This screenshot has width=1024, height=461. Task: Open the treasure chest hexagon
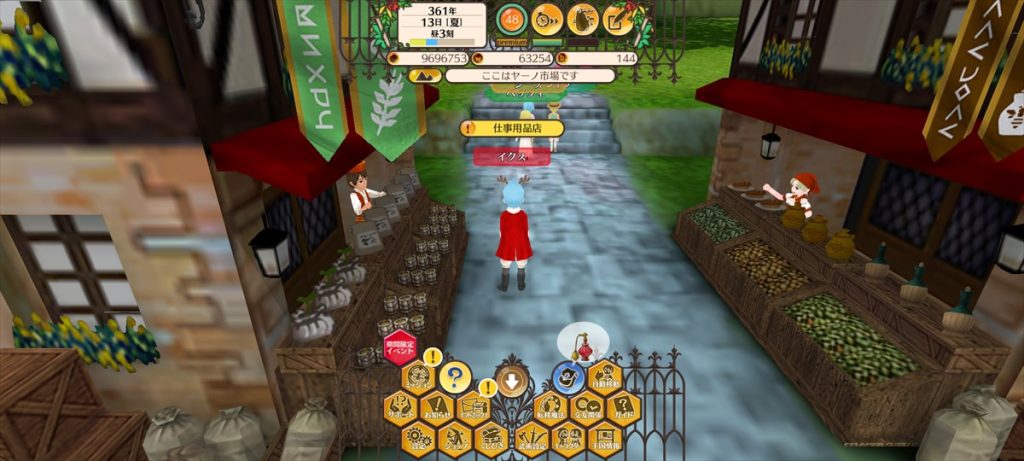click(x=493, y=438)
